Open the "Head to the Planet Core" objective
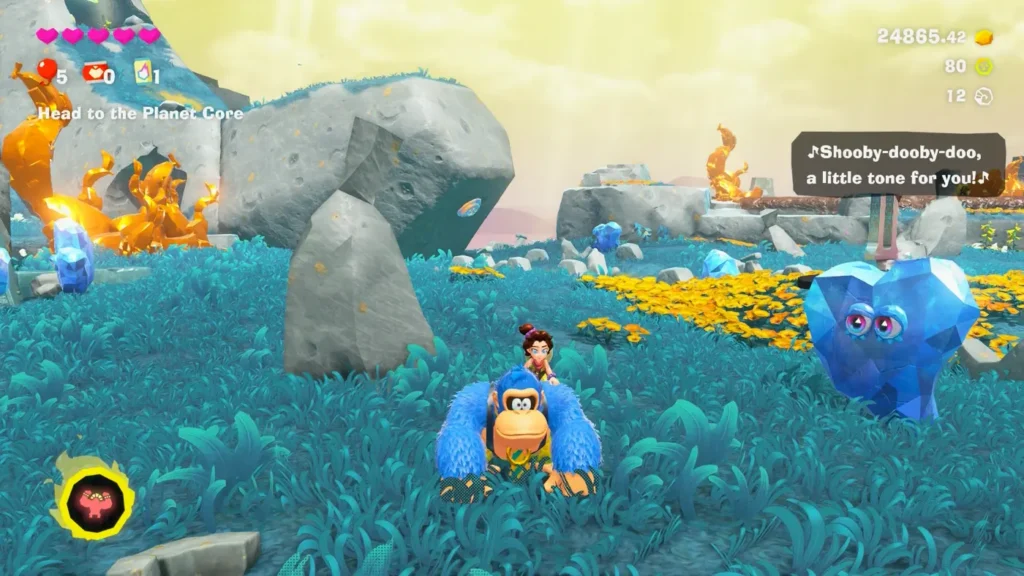 (x=140, y=114)
